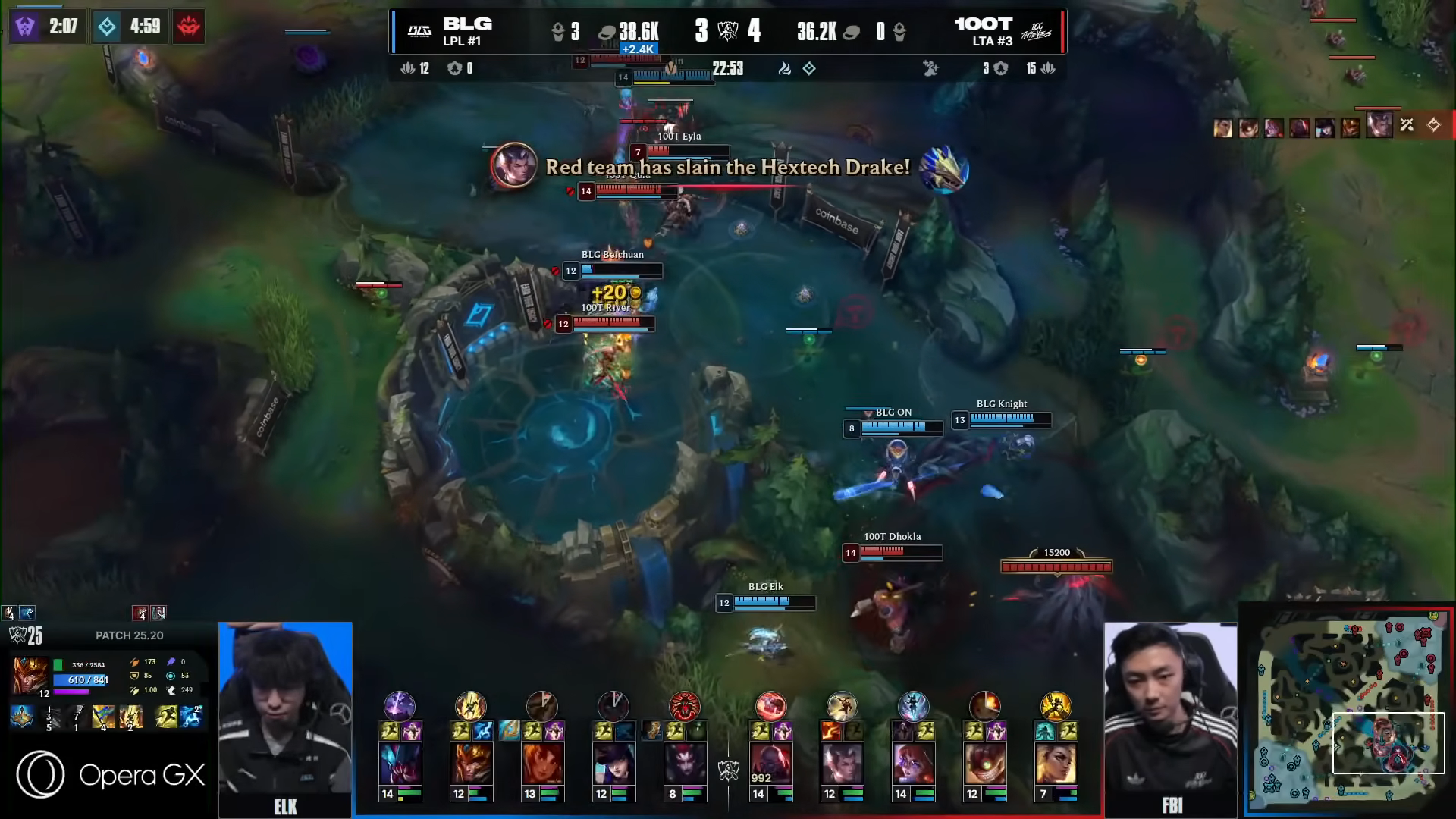1456x819 pixels.
Task: Click the crossed swords kill feed icon
Action: 1407,125
